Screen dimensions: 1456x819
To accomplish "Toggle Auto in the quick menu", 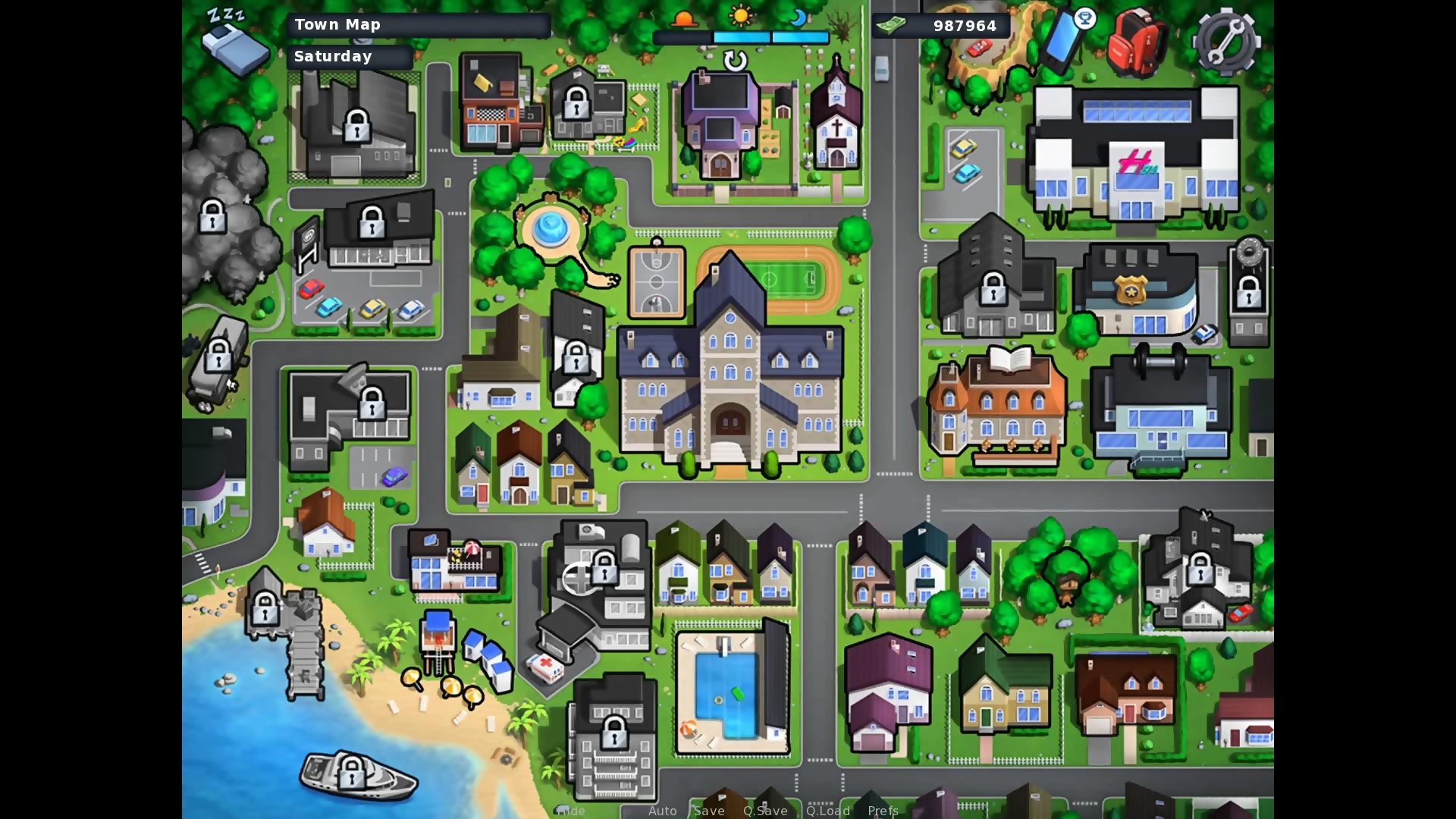I will tap(662, 811).
